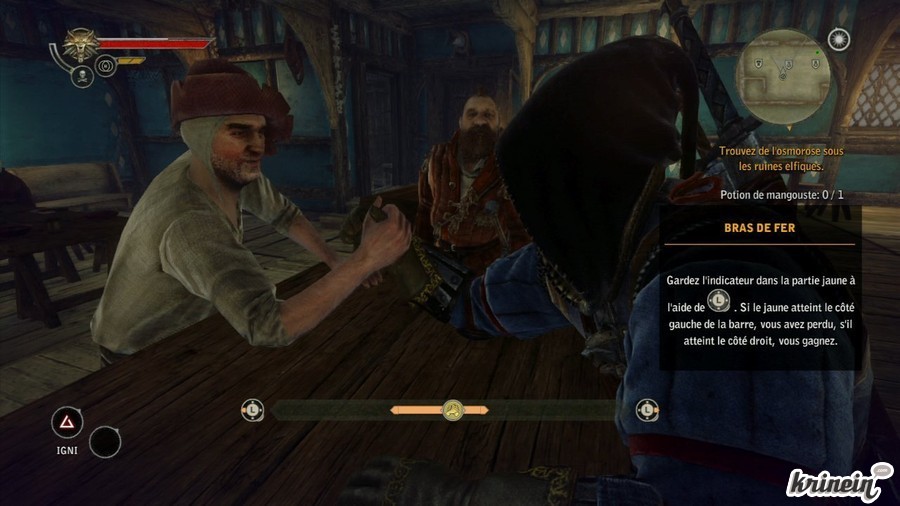Click the Krinein watermark logo
Screen dimensions: 900x506
[837, 480]
